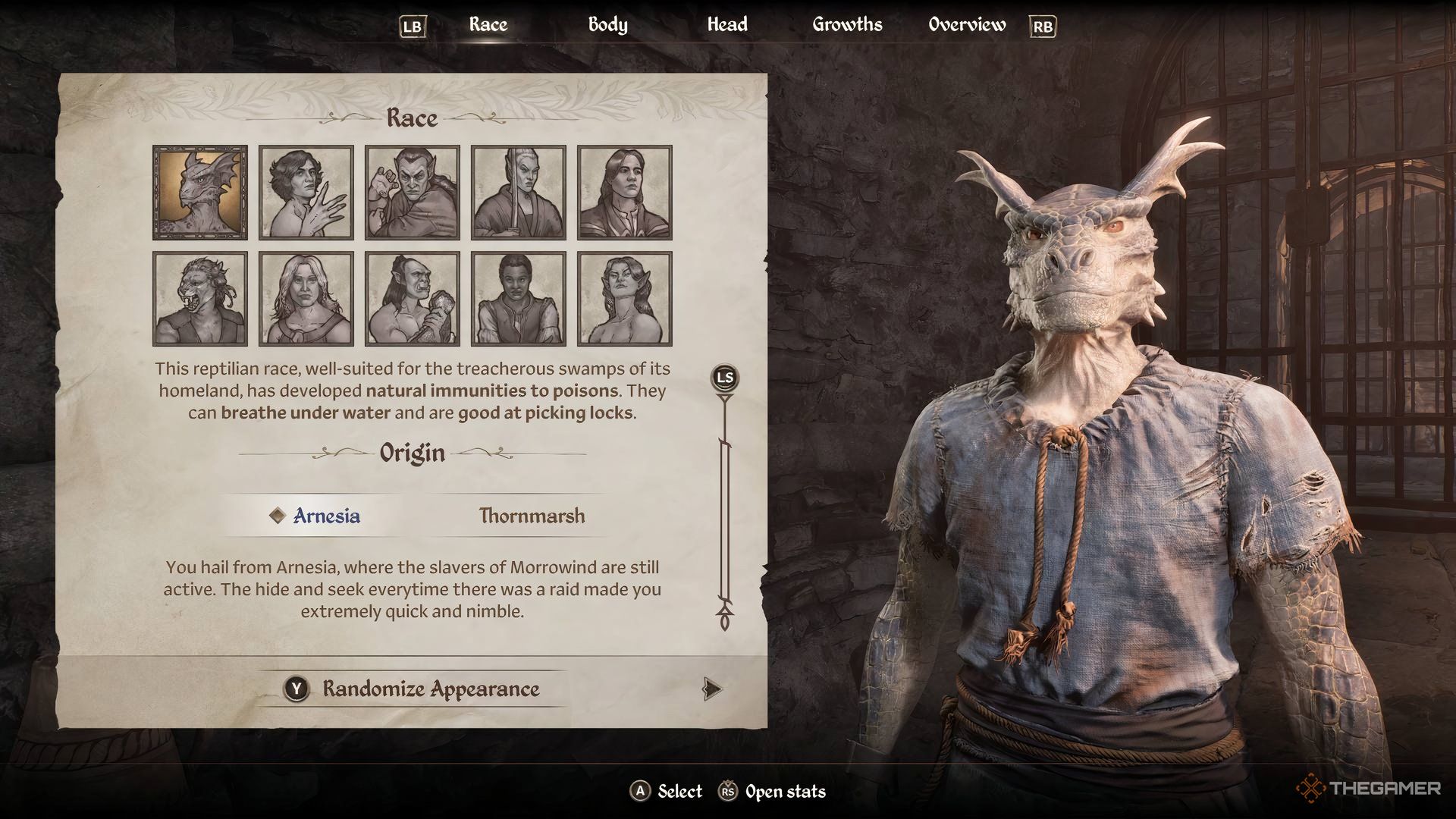Image resolution: width=1456 pixels, height=819 pixels.
Task: Switch to the Body tab
Action: coord(607,25)
